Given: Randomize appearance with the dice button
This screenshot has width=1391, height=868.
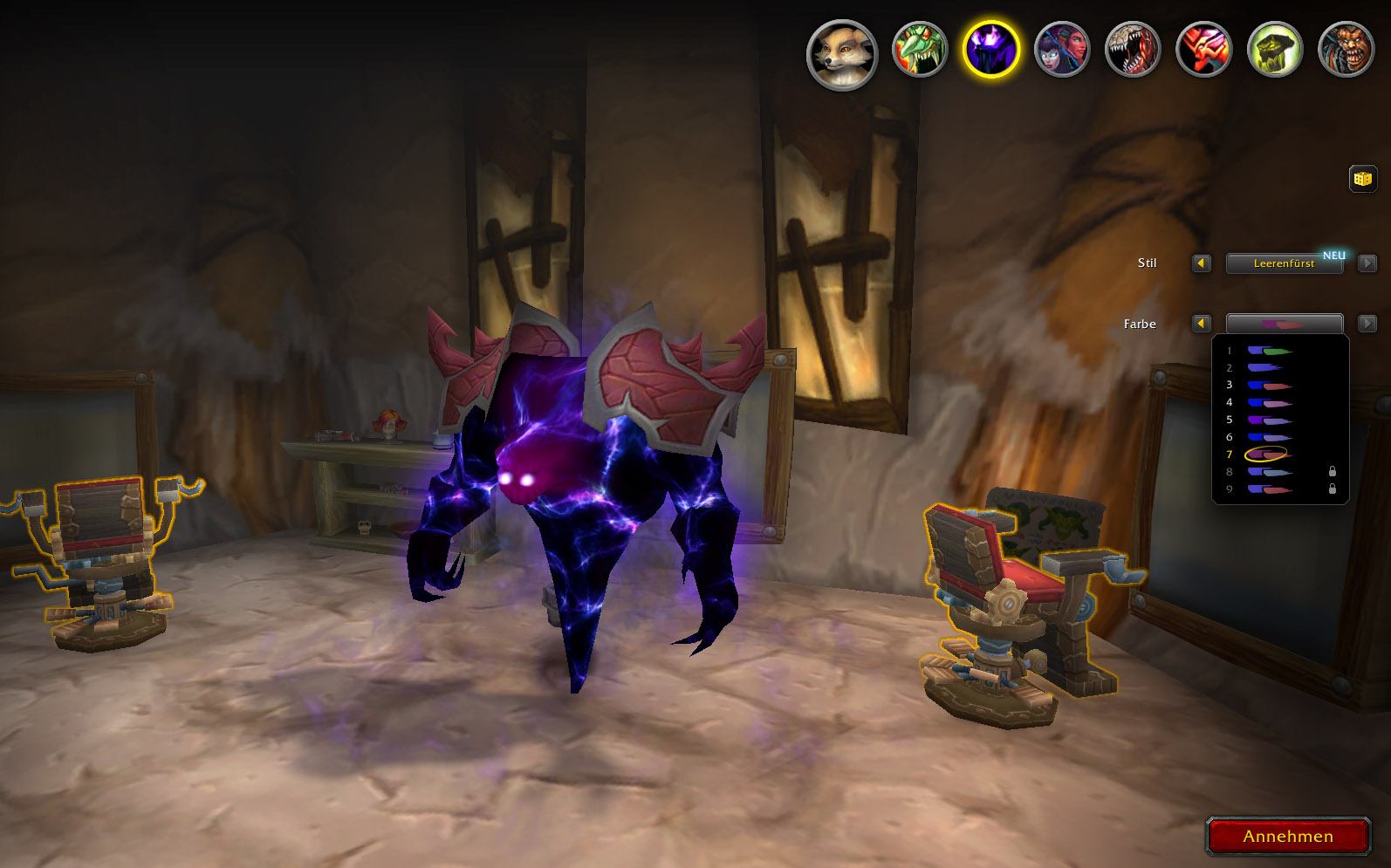Looking at the screenshot, I should pyautogui.click(x=1362, y=179).
